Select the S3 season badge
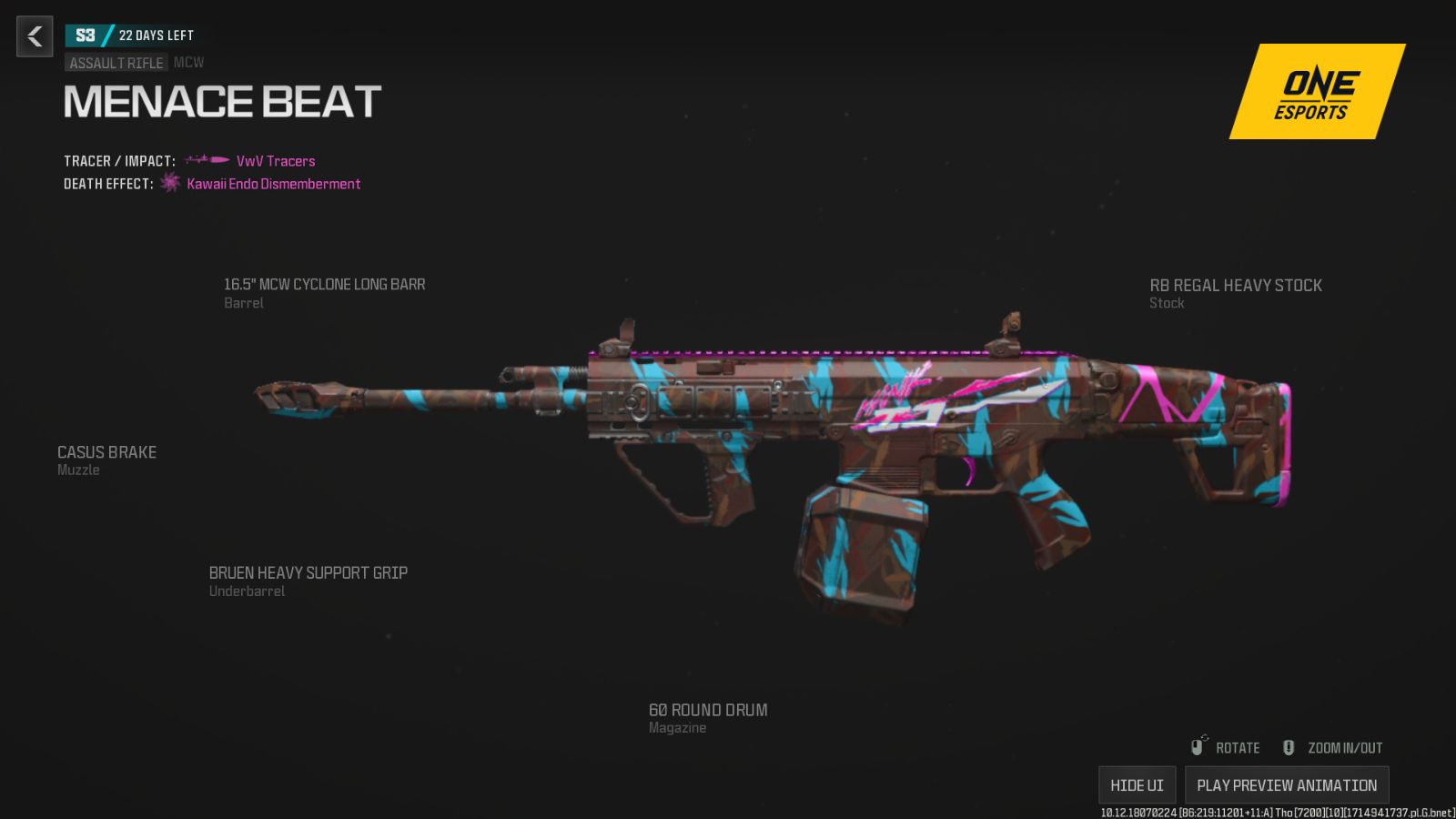This screenshot has height=819, width=1456. point(86,35)
